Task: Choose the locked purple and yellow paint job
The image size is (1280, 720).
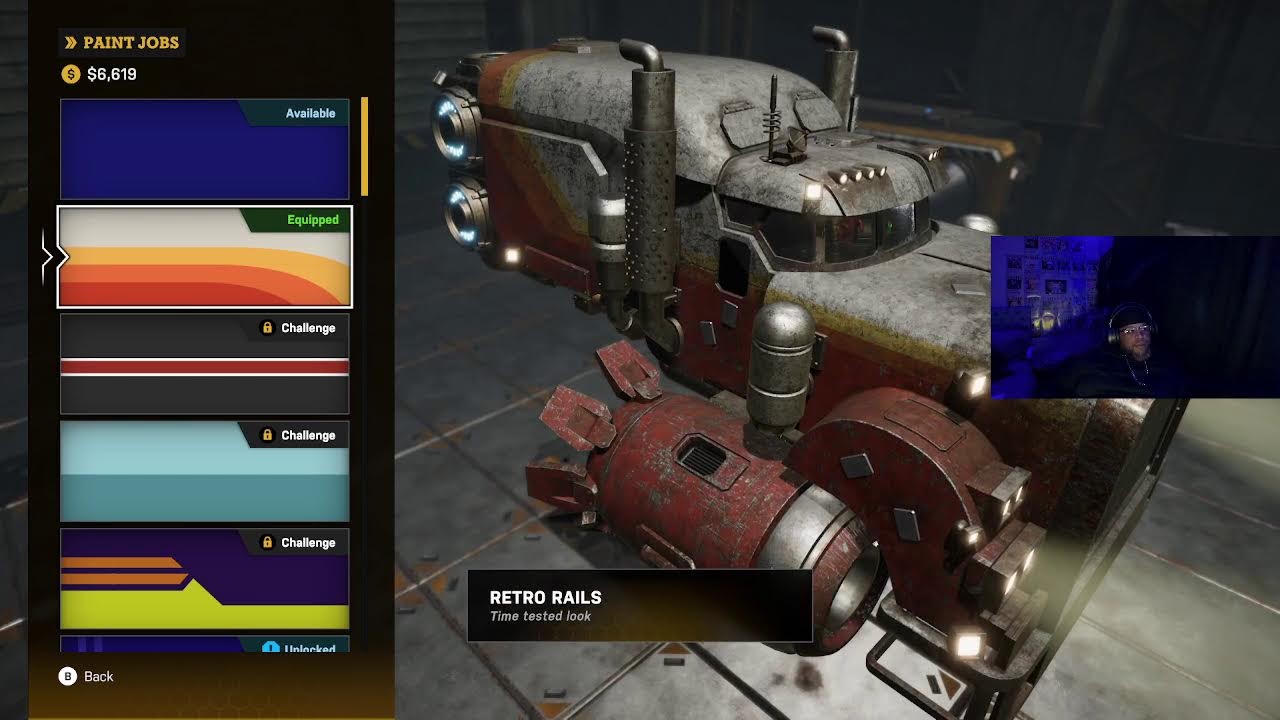Action: (x=204, y=579)
